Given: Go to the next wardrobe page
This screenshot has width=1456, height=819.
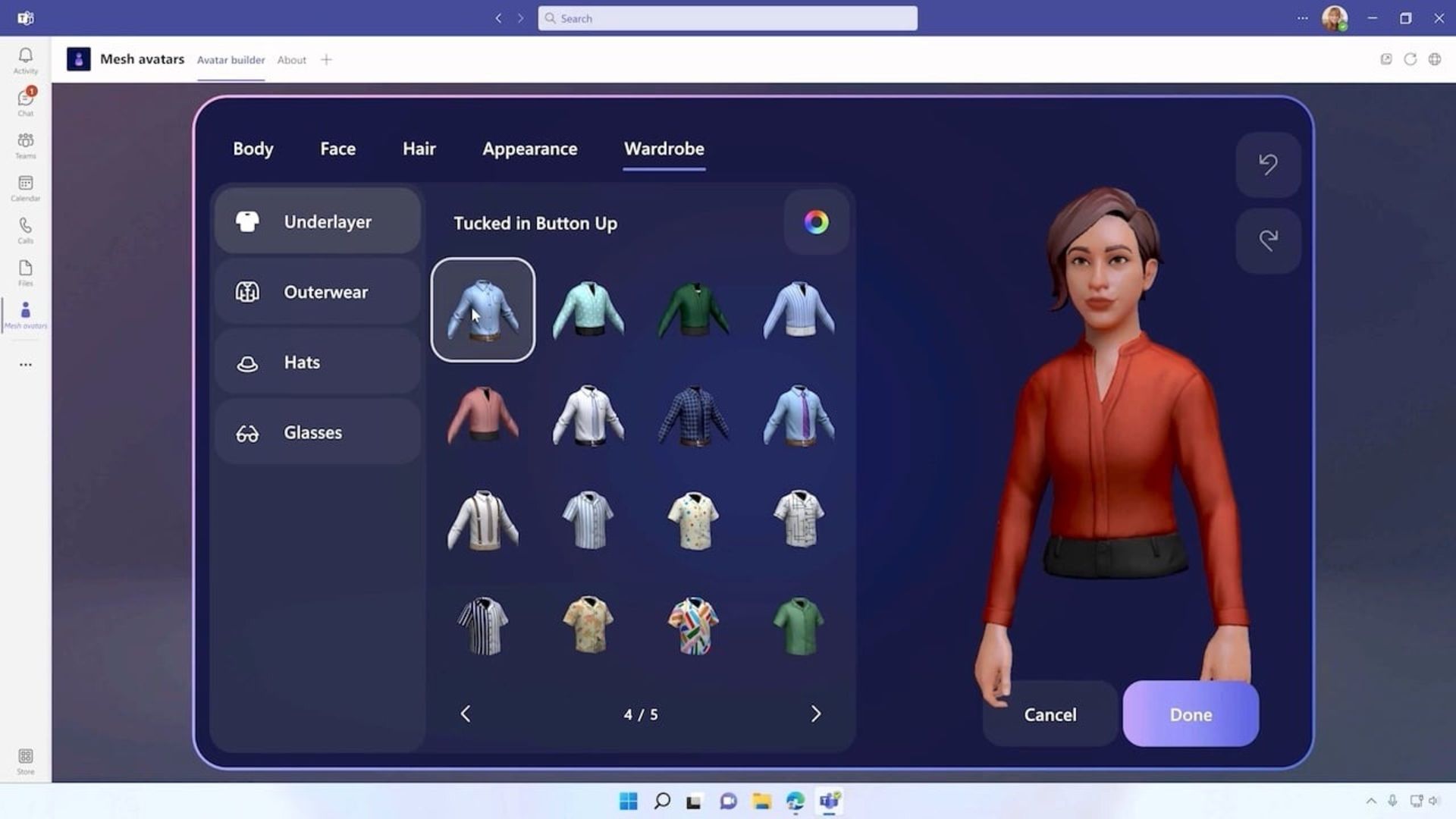Looking at the screenshot, I should tap(816, 714).
